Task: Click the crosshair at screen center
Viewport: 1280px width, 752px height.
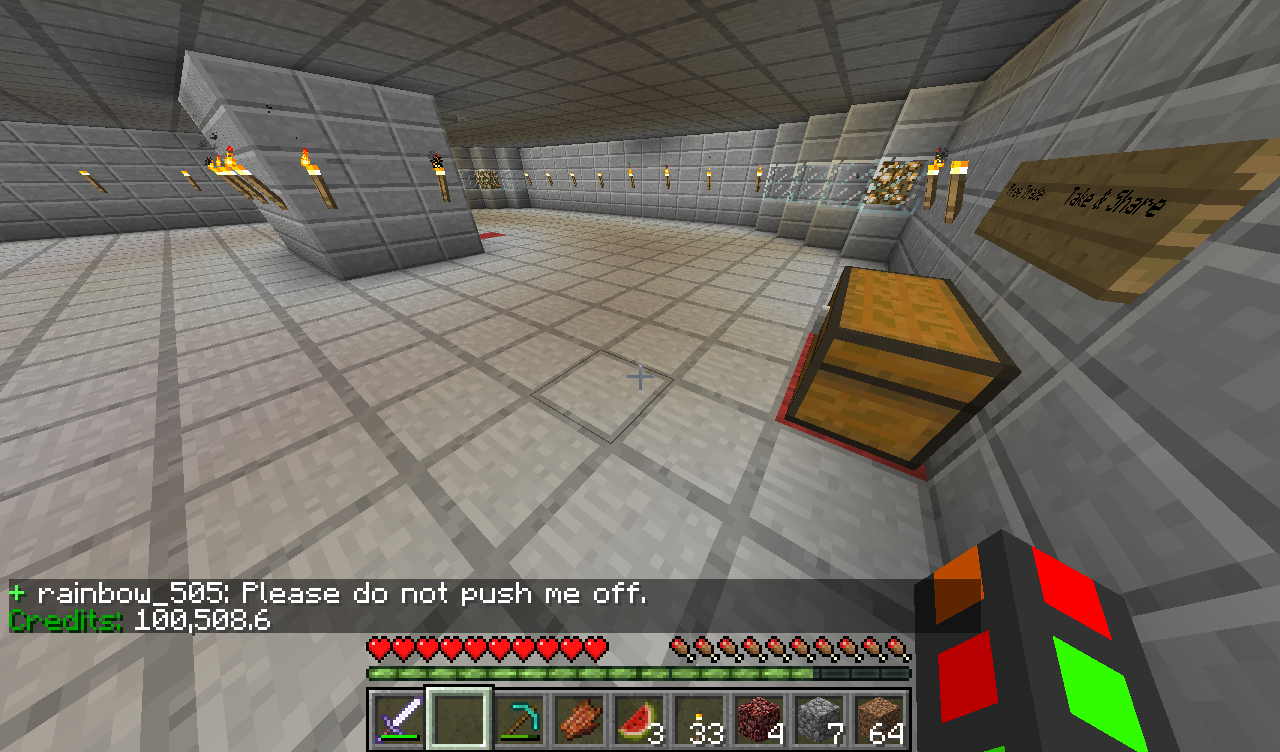Action: pos(638,377)
